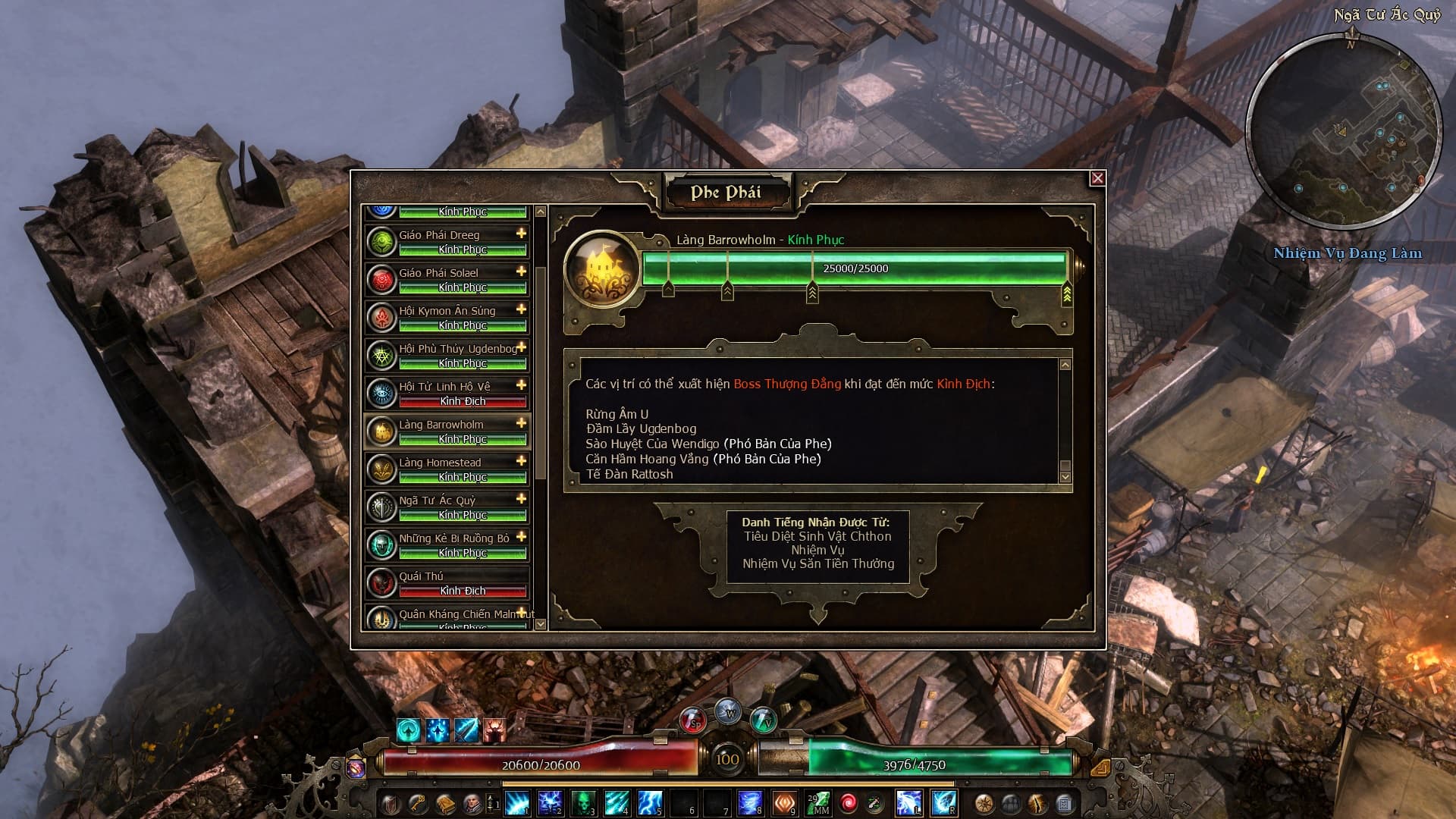1456x819 pixels.
Task: Toggle the Nhiệm Vụ Đang Làm quest tracker
Action: [x=1348, y=253]
